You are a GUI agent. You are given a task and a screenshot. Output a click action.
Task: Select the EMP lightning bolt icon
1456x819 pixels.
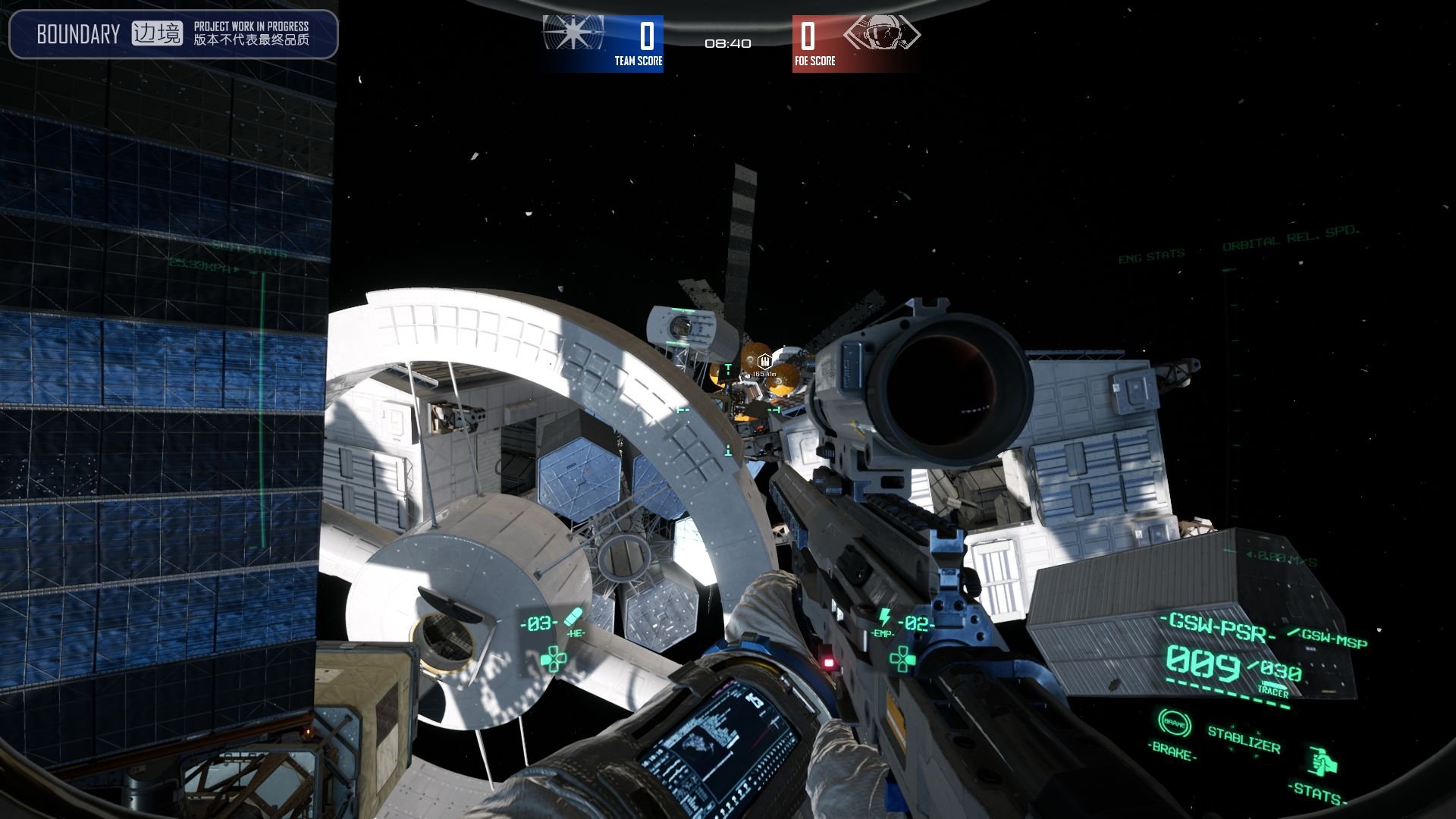[x=884, y=617]
